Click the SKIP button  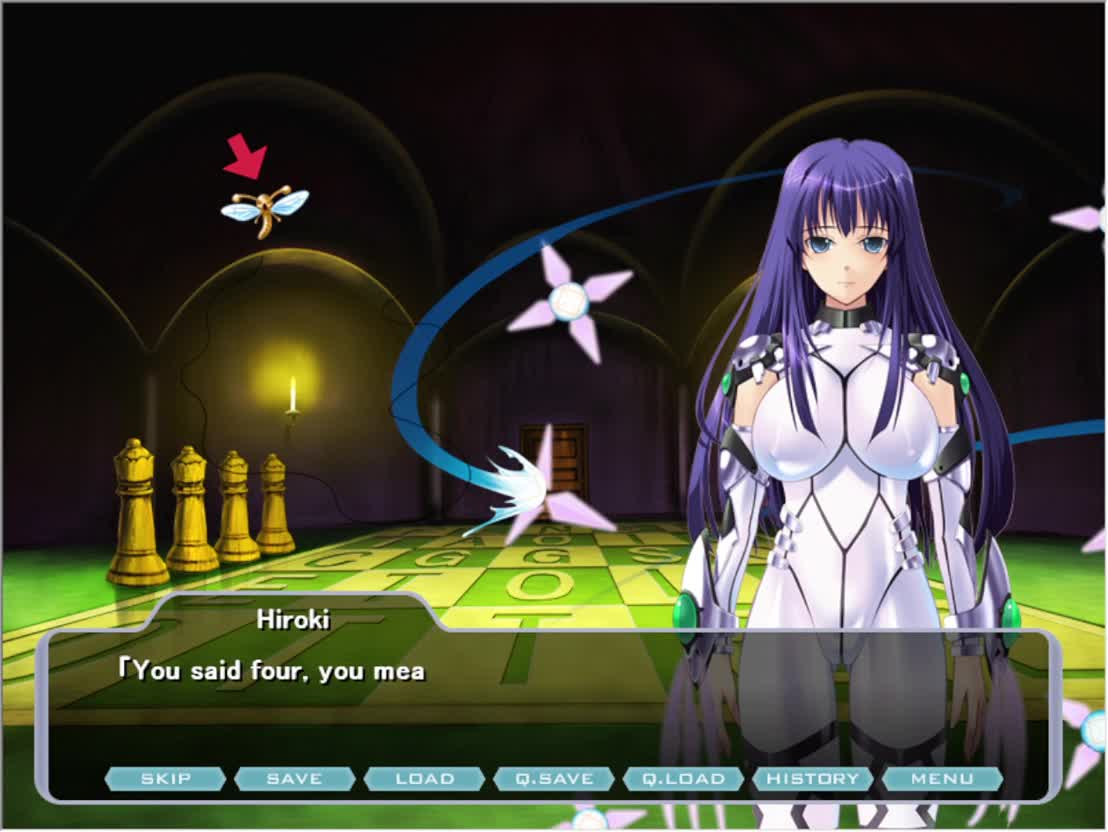click(165, 778)
